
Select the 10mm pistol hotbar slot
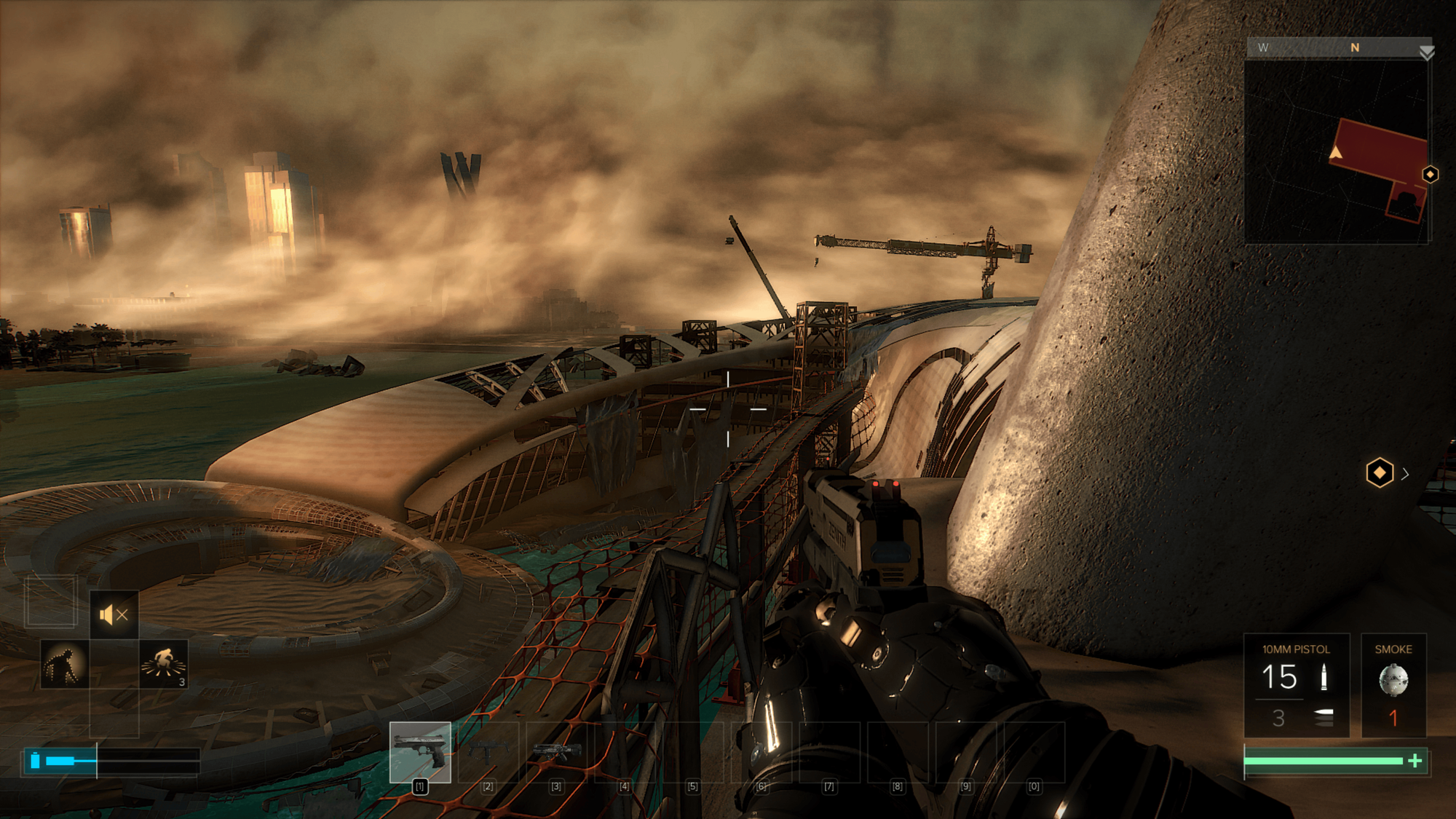420,752
